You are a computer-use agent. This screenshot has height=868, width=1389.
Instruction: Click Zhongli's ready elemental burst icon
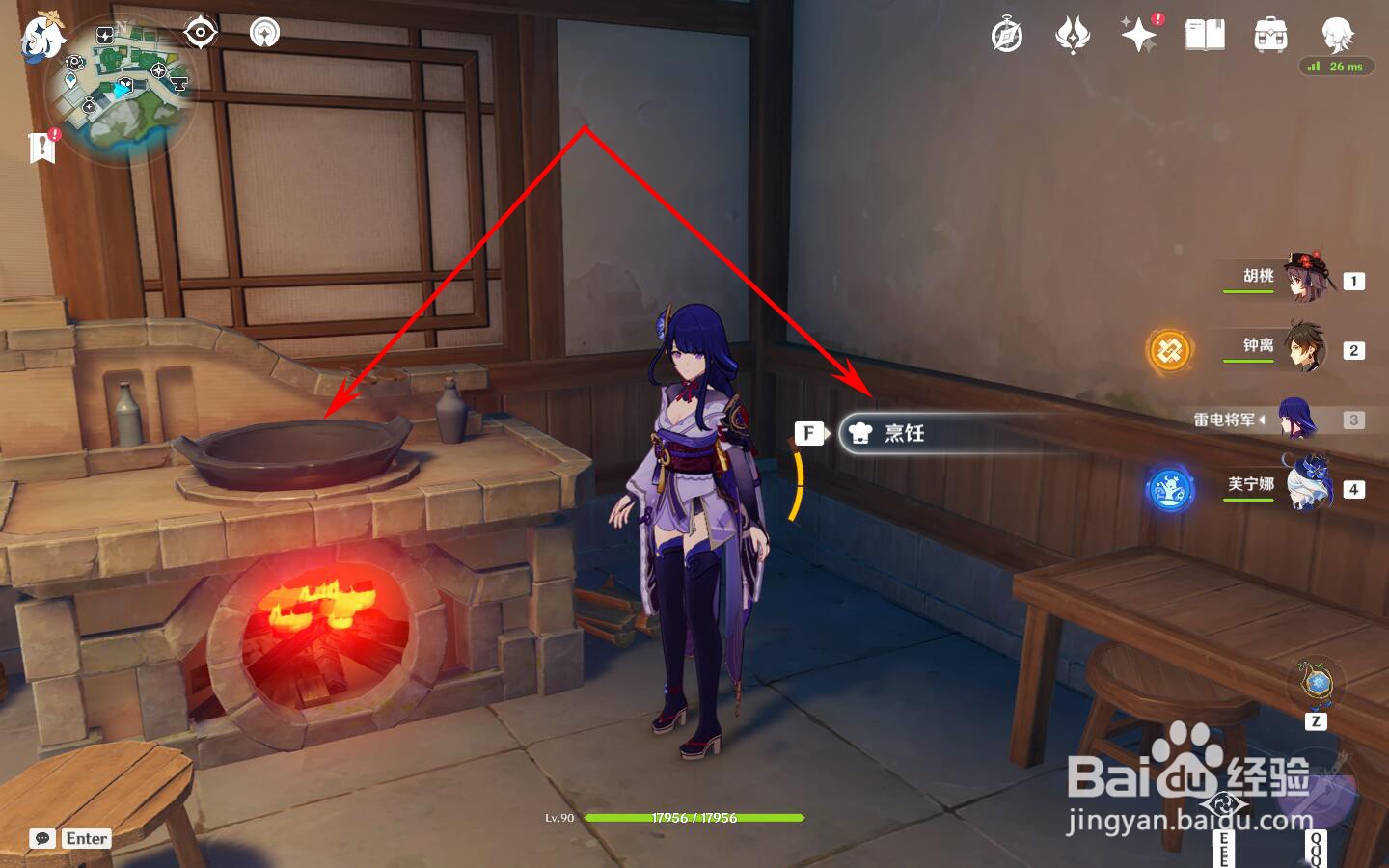pos(1170,350)
